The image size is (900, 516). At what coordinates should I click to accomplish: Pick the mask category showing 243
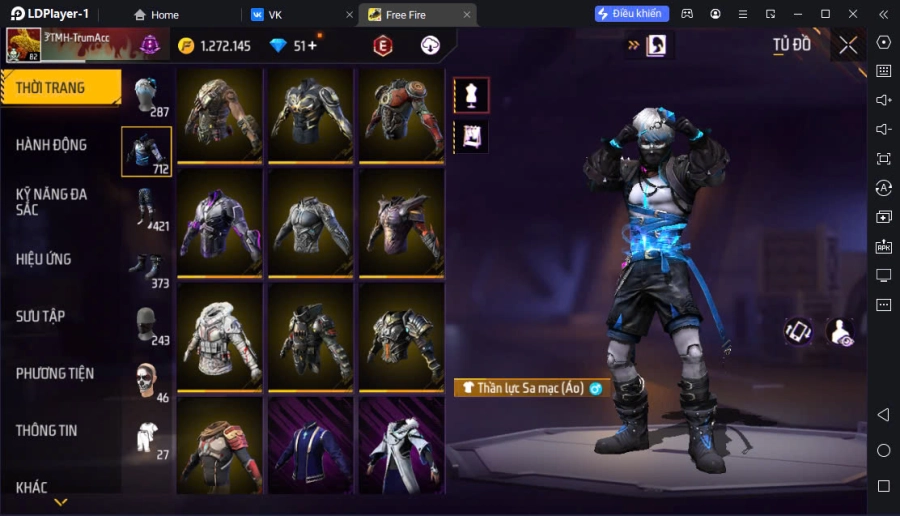click(148, 323)
